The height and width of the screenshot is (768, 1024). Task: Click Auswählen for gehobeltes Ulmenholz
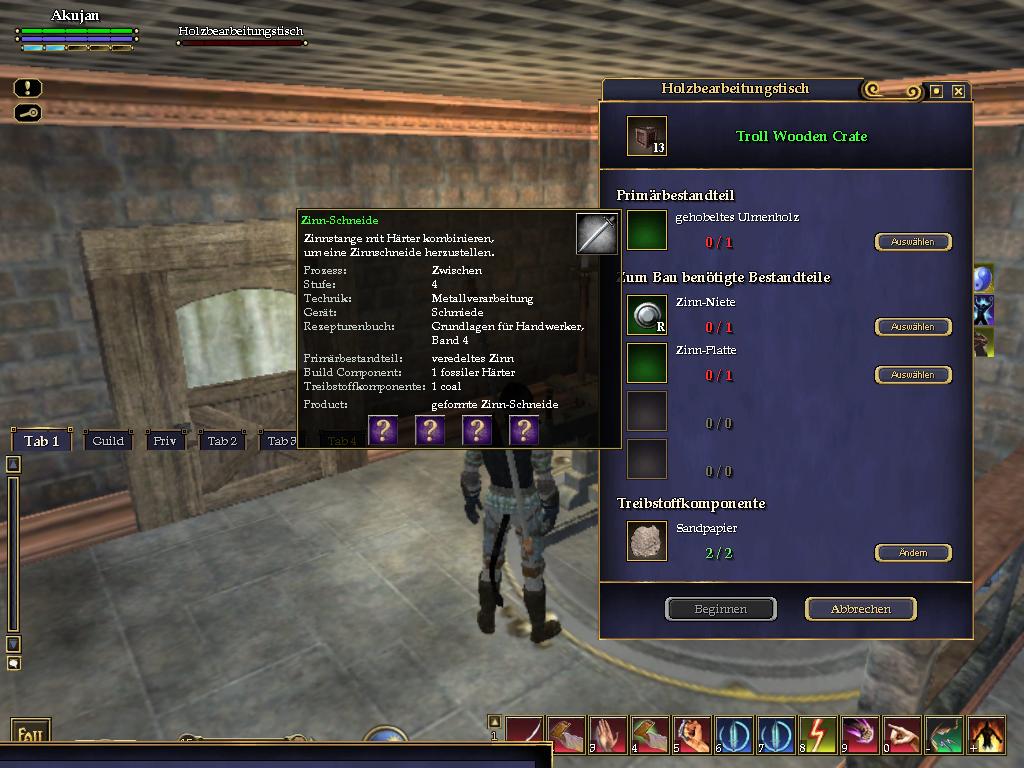[912, 242]
